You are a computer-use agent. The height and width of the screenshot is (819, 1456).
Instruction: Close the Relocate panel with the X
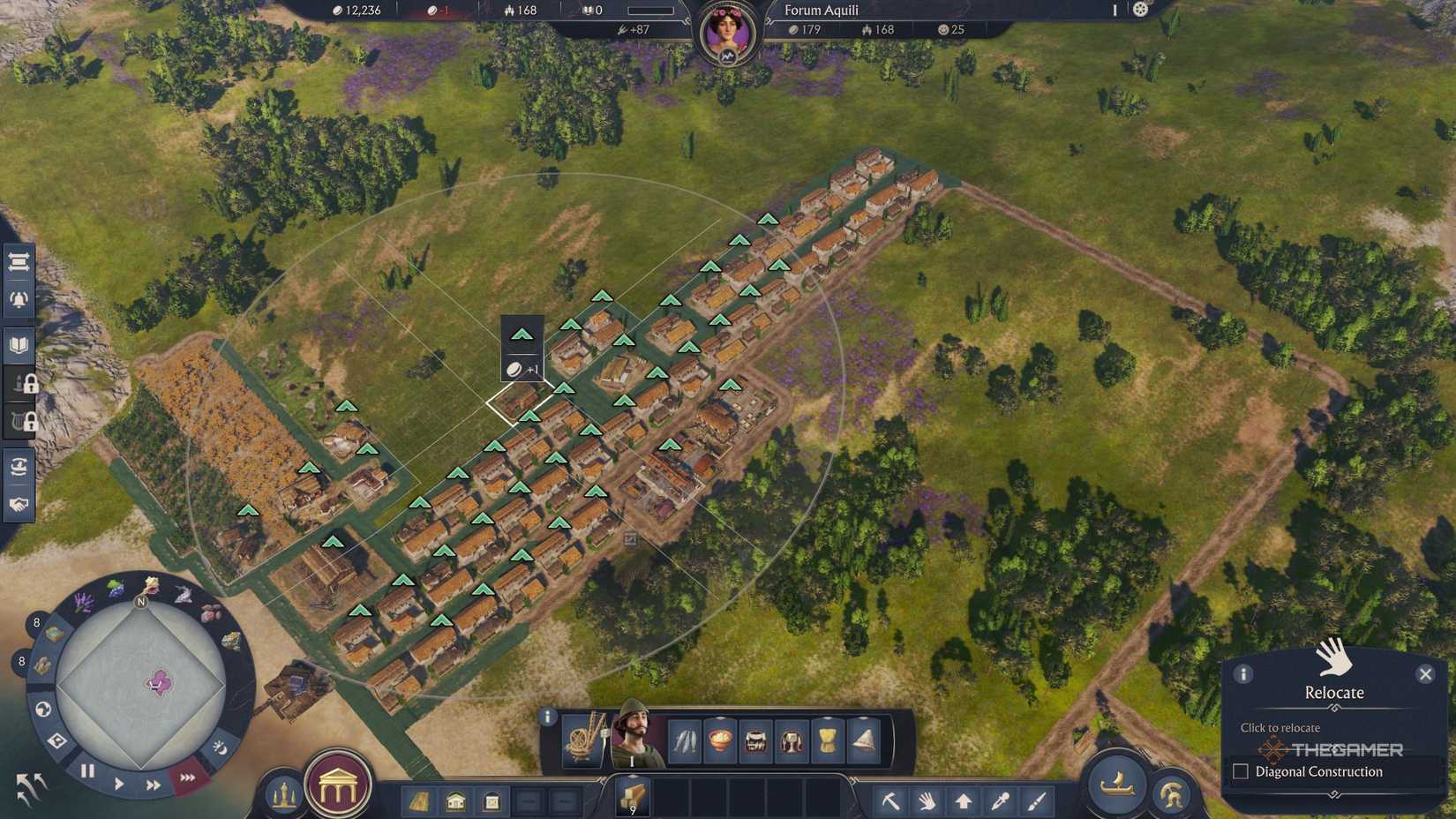pos(1426,674)
